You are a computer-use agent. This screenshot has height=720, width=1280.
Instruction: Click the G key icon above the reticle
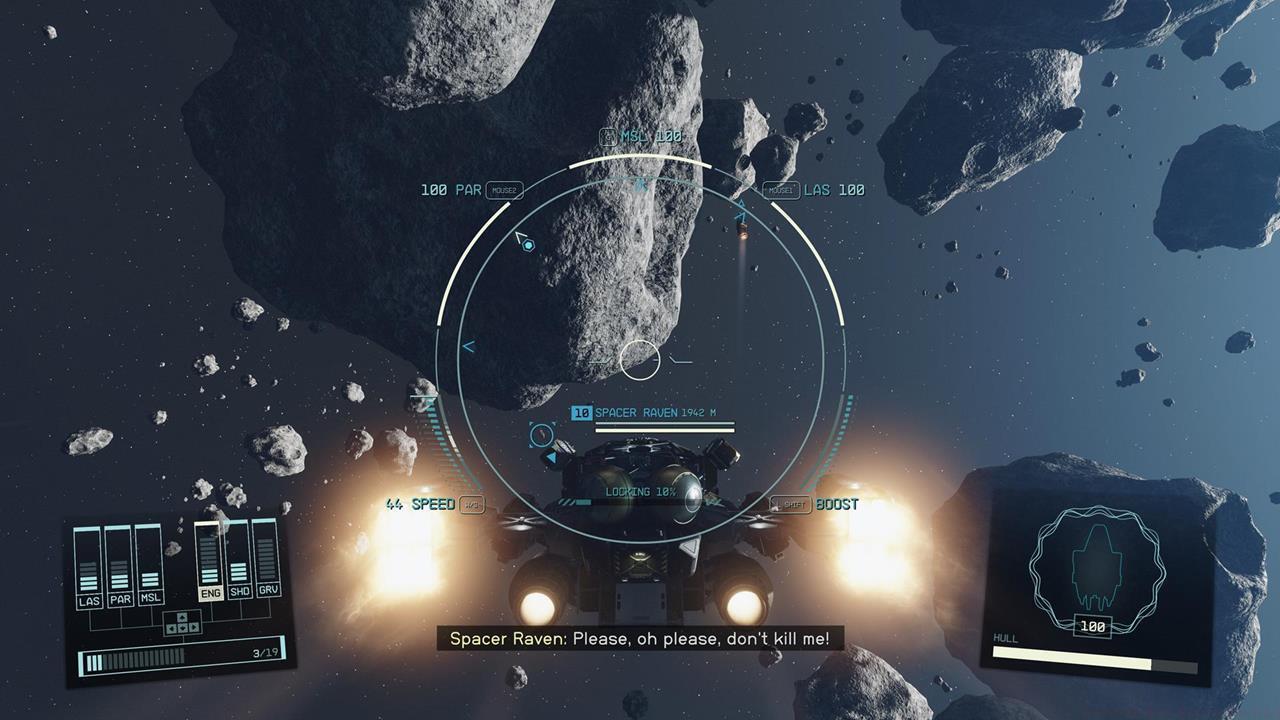pyautogui.click(x=608, y=137)
